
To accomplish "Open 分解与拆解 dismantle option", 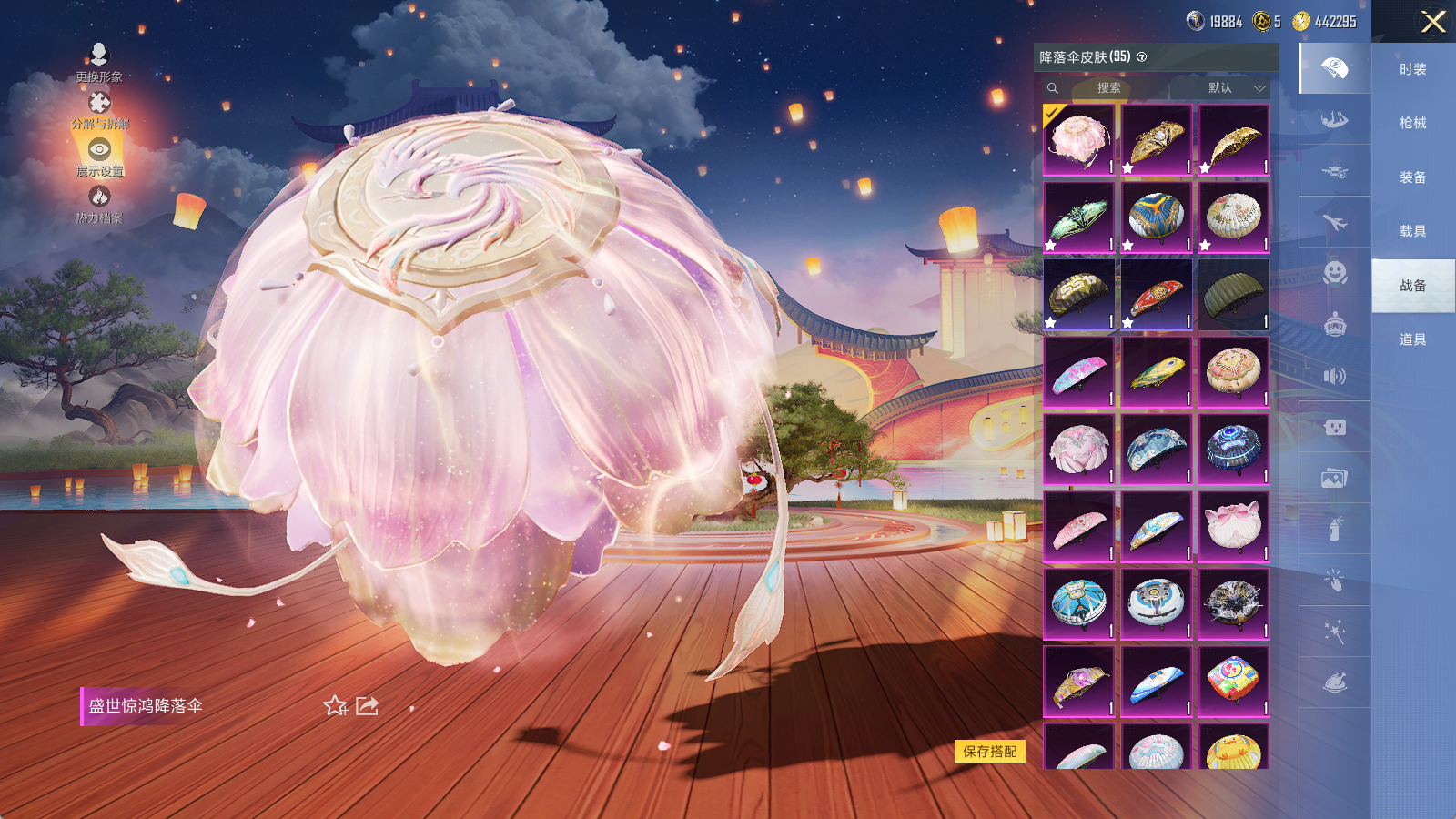I will [99, 110].
